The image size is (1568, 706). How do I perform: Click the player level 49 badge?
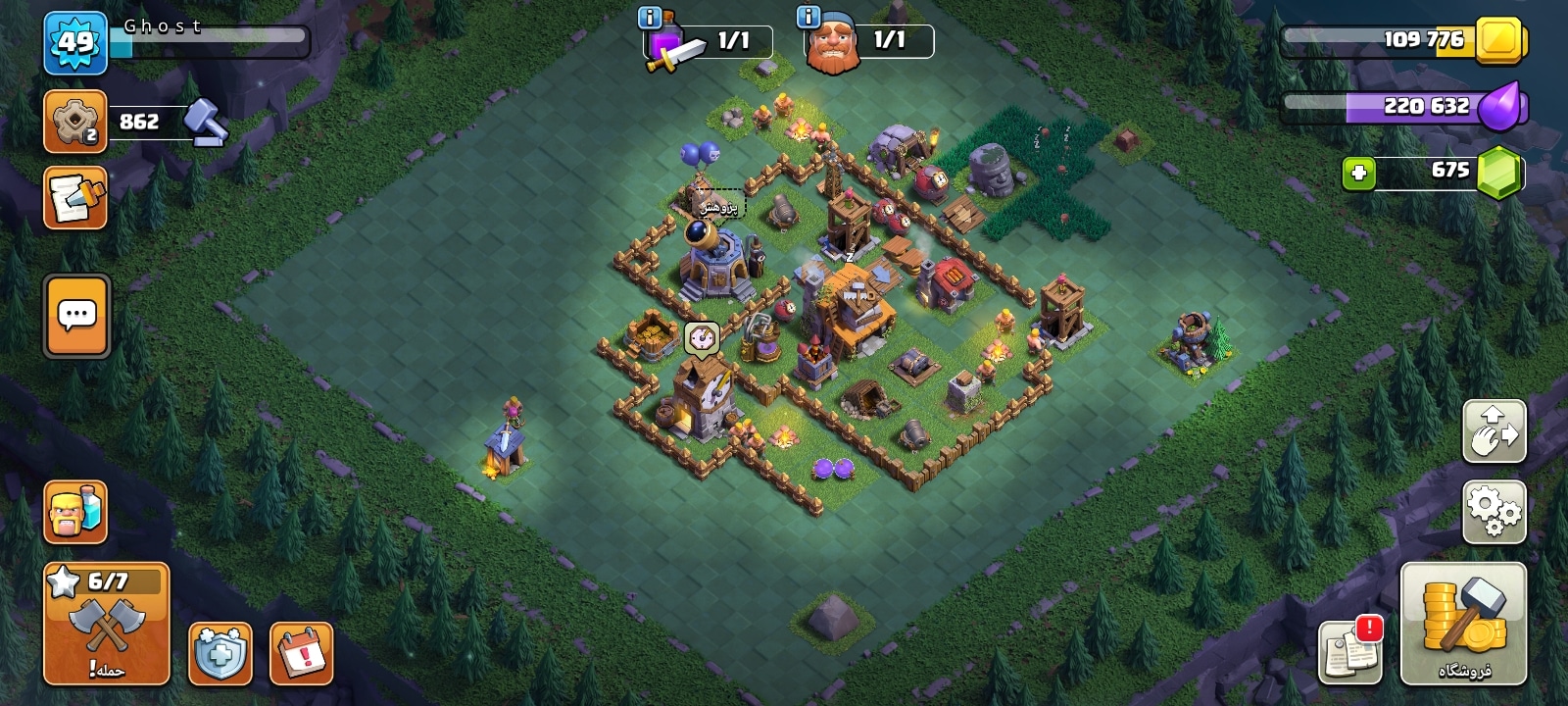(x=75, y=43)
